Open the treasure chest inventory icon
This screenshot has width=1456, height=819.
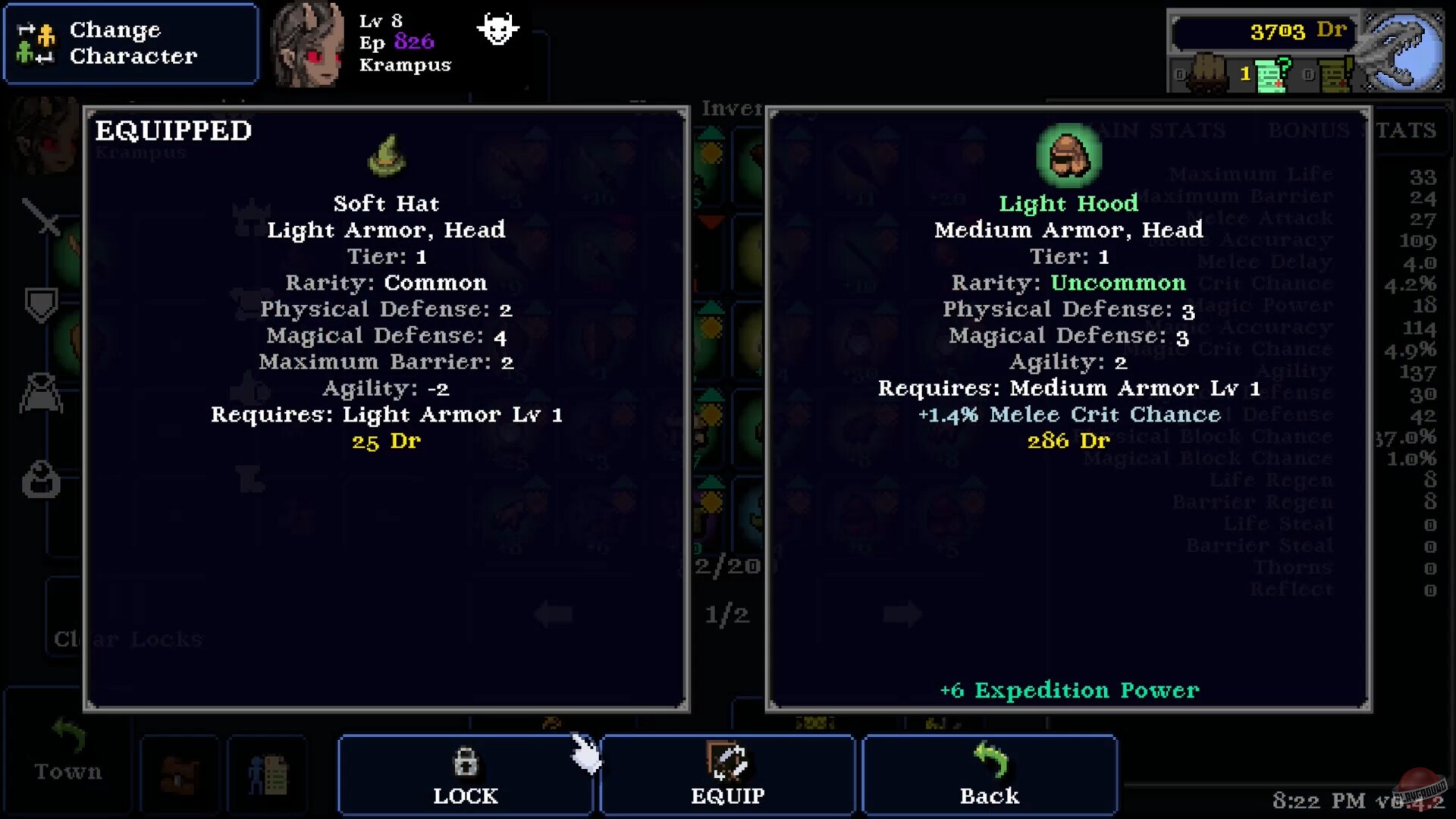tap(180, 773)
